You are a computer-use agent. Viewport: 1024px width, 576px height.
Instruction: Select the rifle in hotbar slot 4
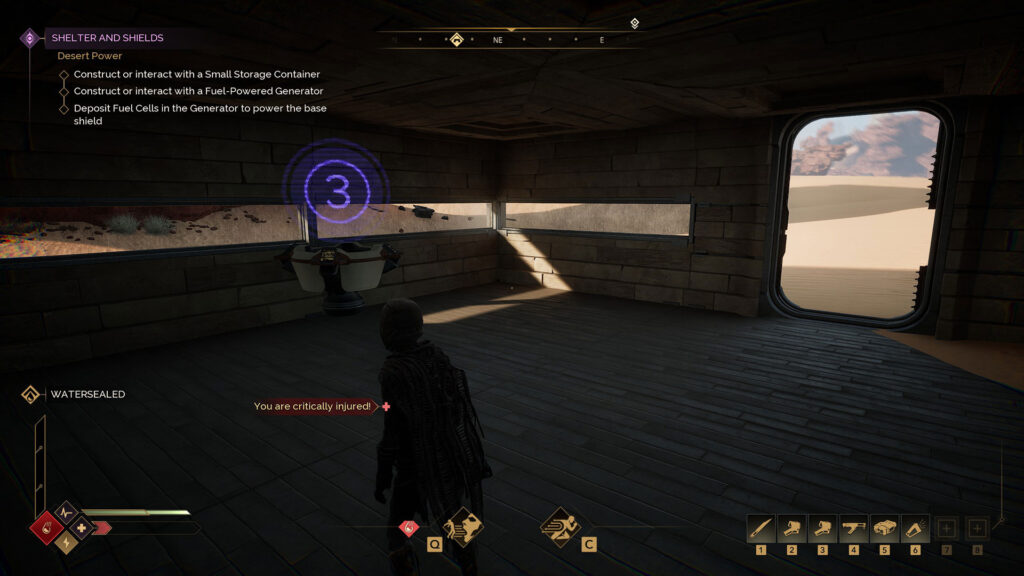(x=854, y=527)
